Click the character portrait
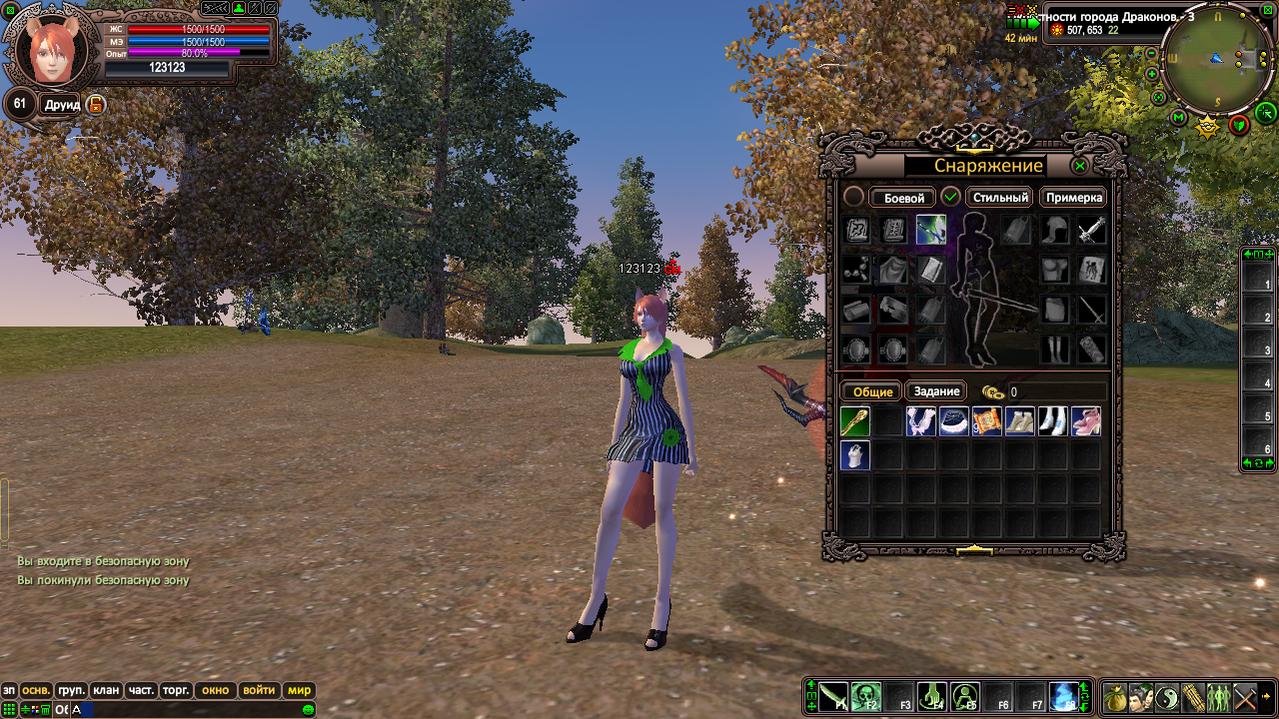 (x=51, y=48)
